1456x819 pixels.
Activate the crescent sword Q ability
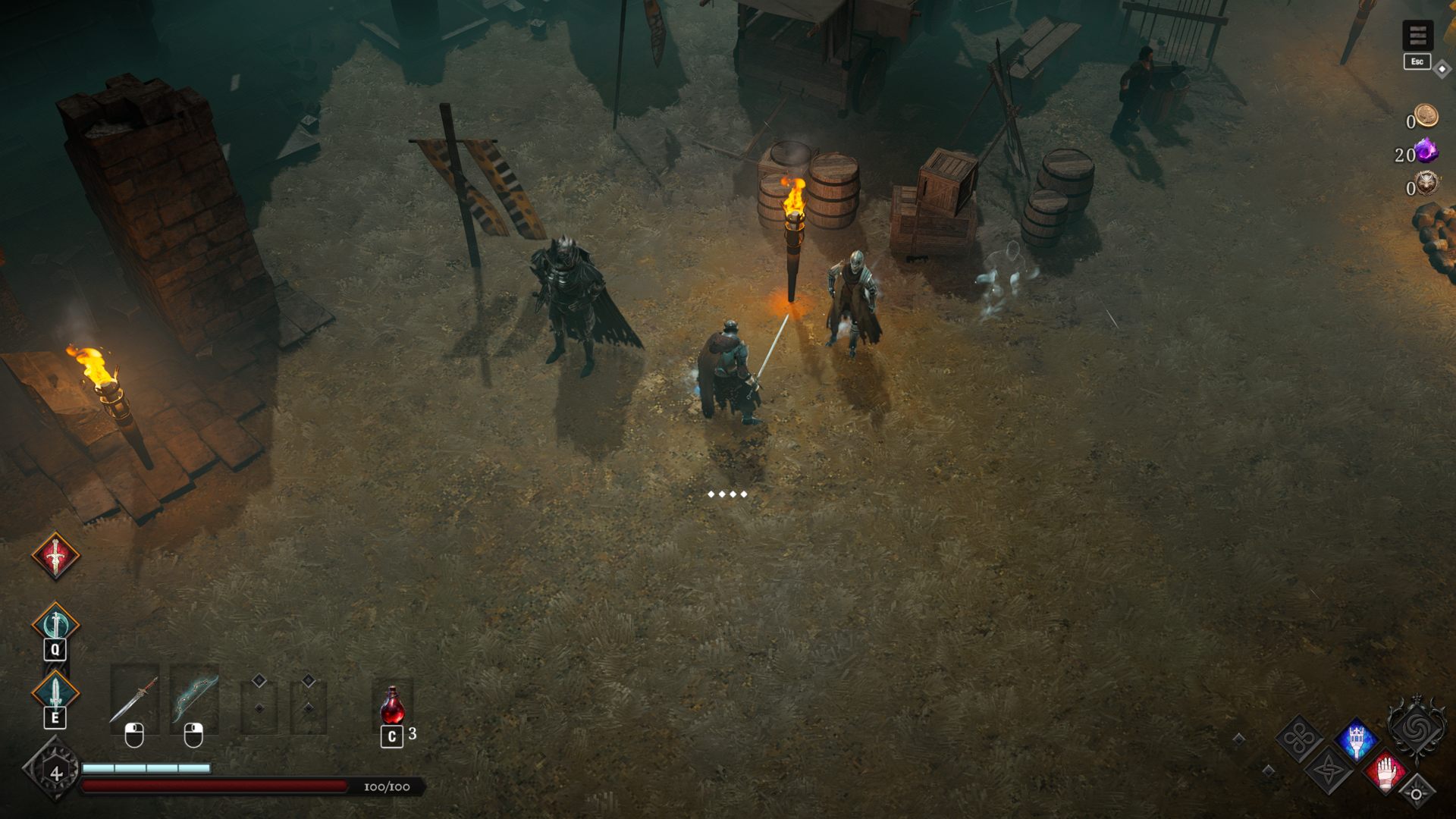click(55, 625)
